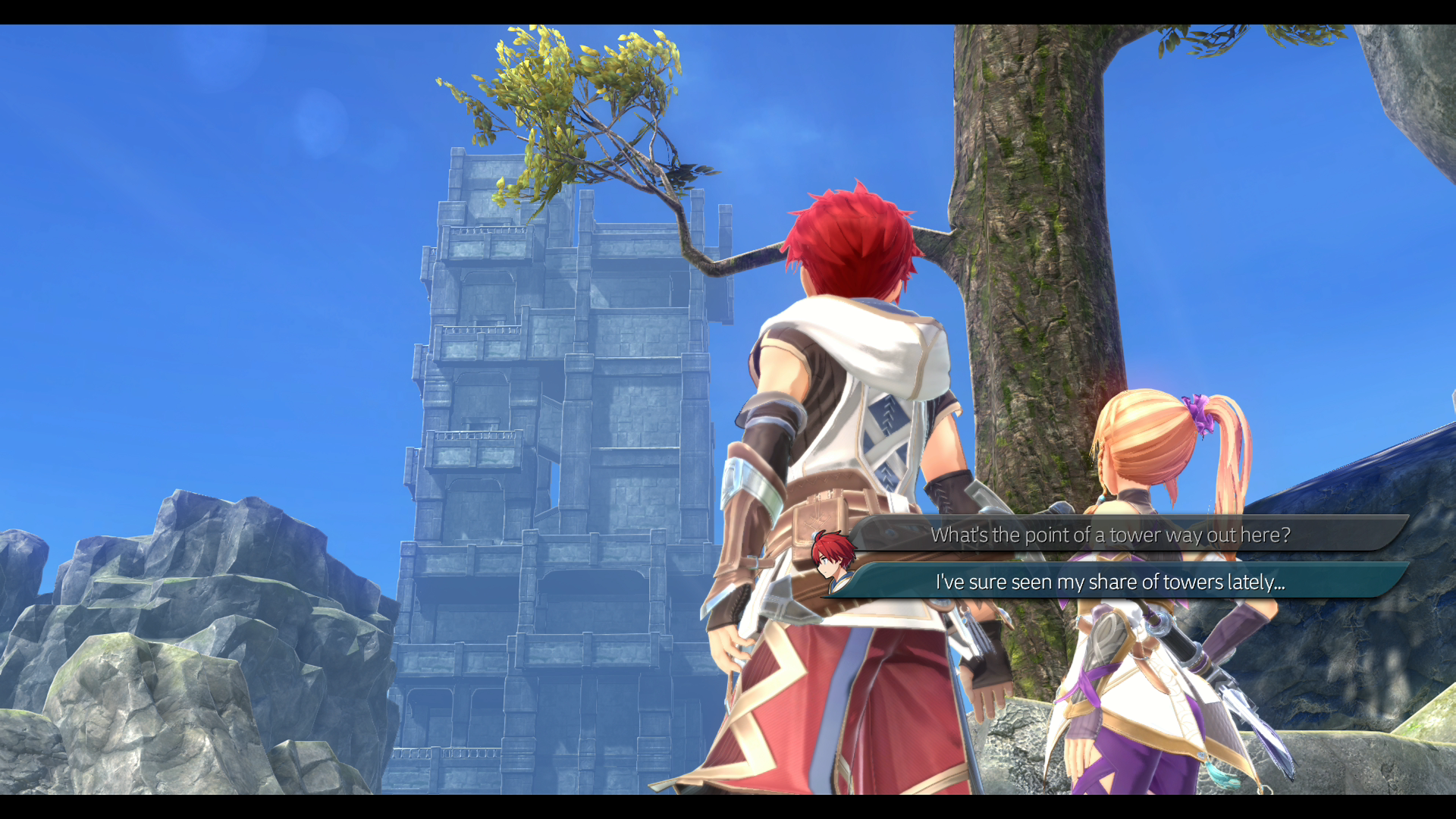Image resolution: width=1456 pixels, height=819 pixels.
Task: Select "I've sure seen my share of towers lately..."
Action: 1109,582
